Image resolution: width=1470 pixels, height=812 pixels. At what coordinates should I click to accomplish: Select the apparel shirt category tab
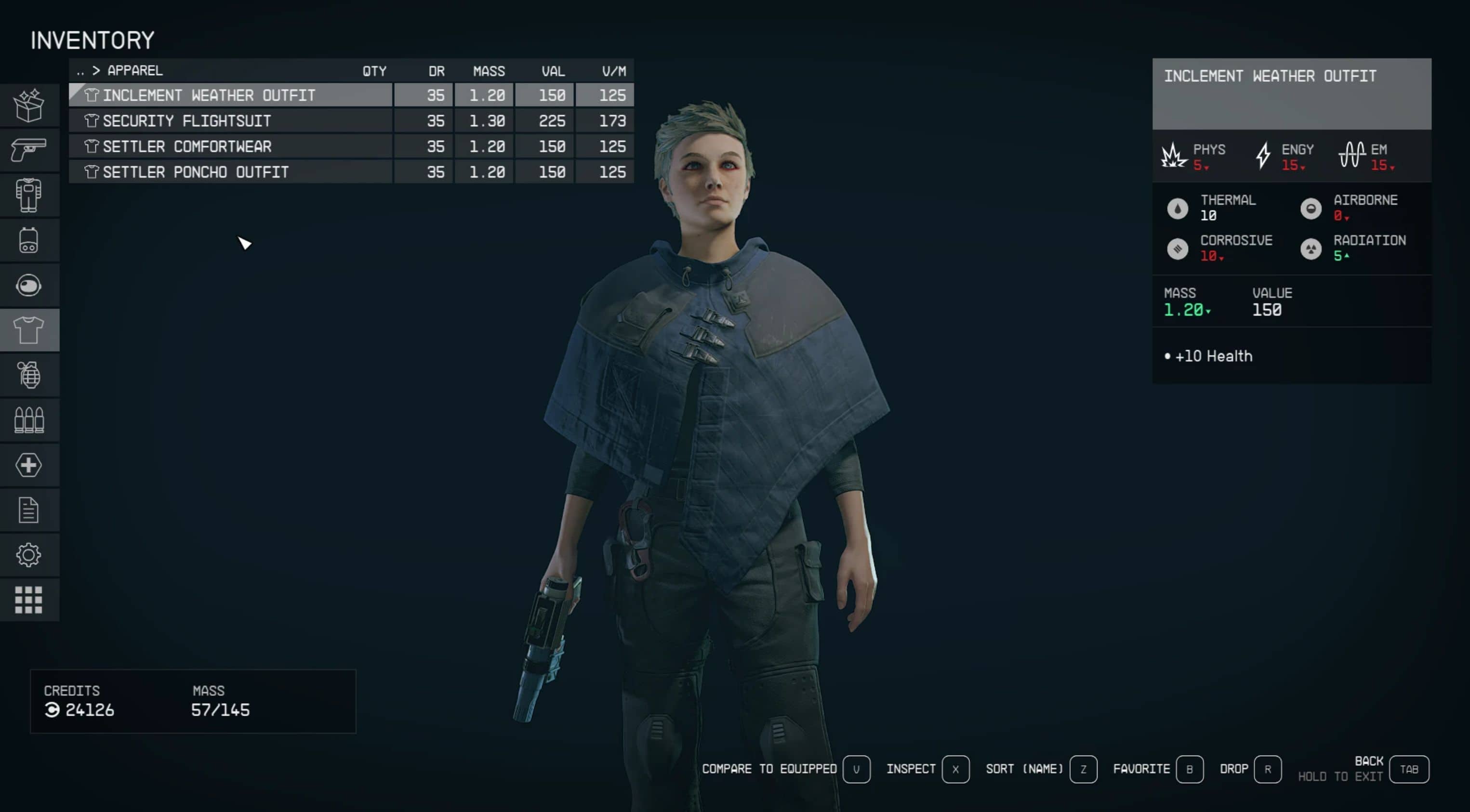pyautogui.click(x=28, y=330)
